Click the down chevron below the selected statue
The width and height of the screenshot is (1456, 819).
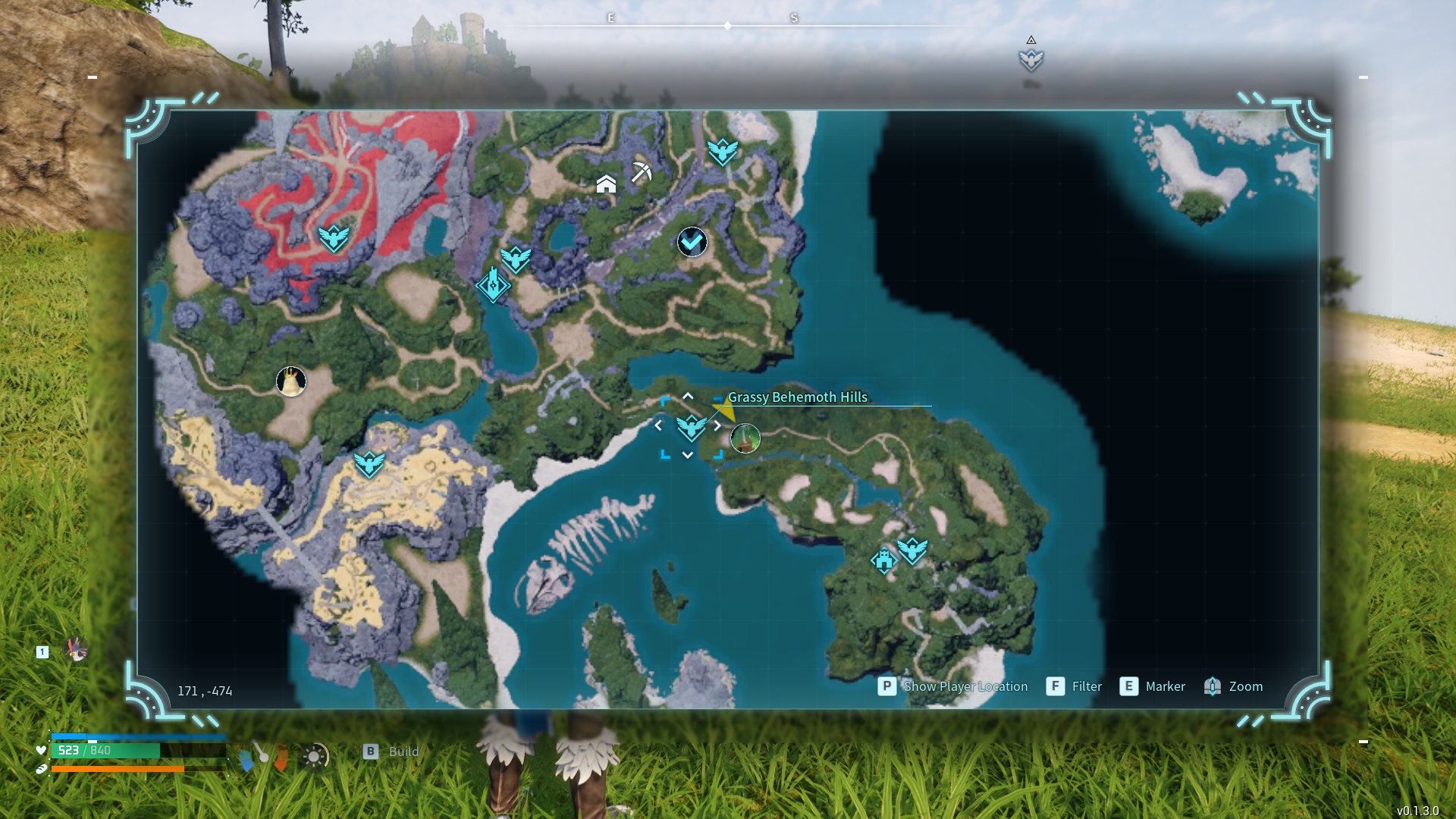click(x=688, y=454)
